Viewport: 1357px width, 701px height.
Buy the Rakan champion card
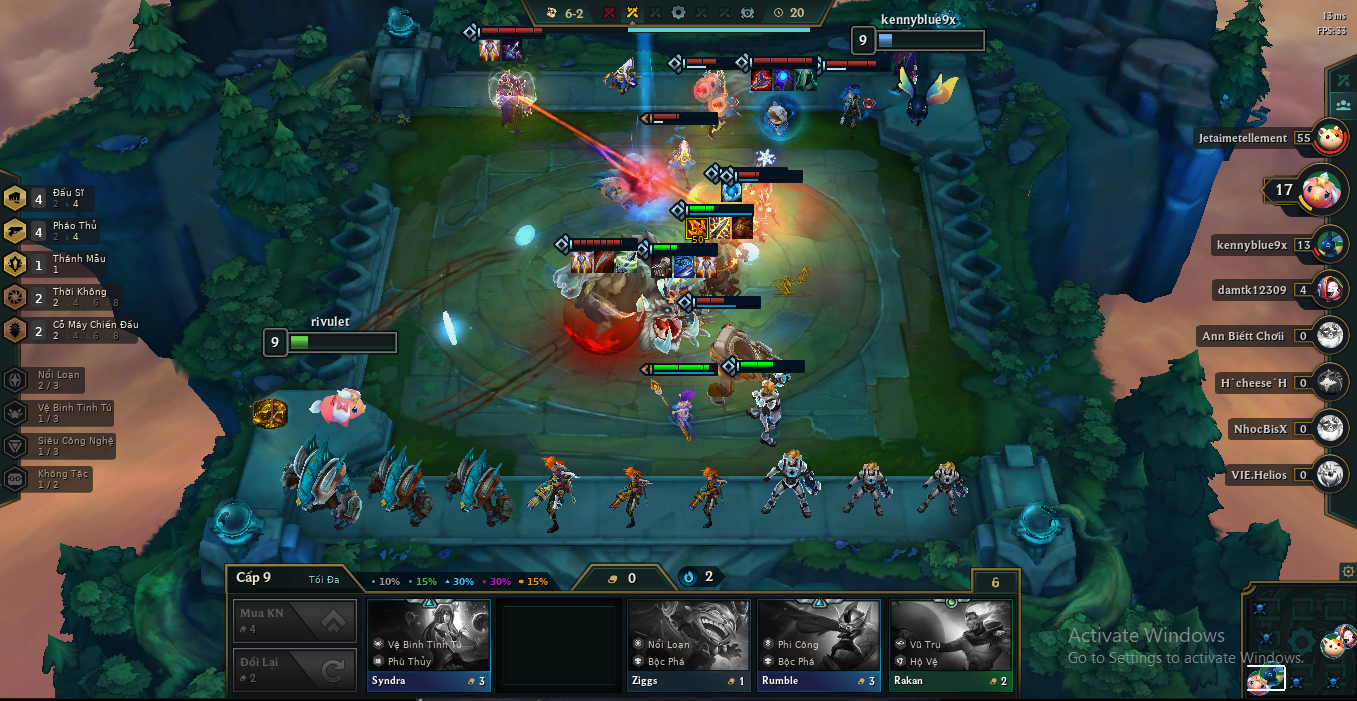950,644
